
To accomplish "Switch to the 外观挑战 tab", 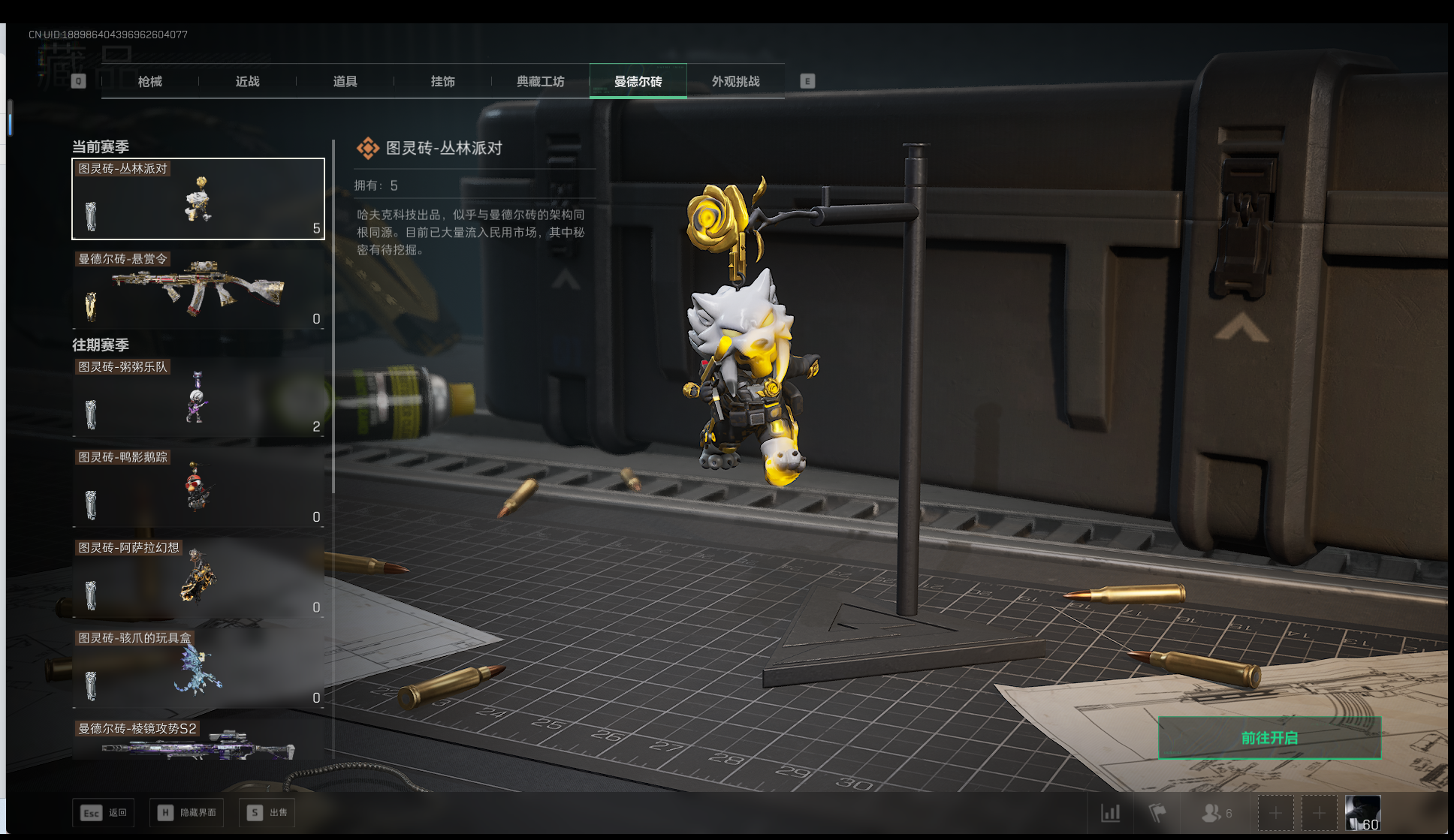I will pyautogui.click(x=736, y=81).
